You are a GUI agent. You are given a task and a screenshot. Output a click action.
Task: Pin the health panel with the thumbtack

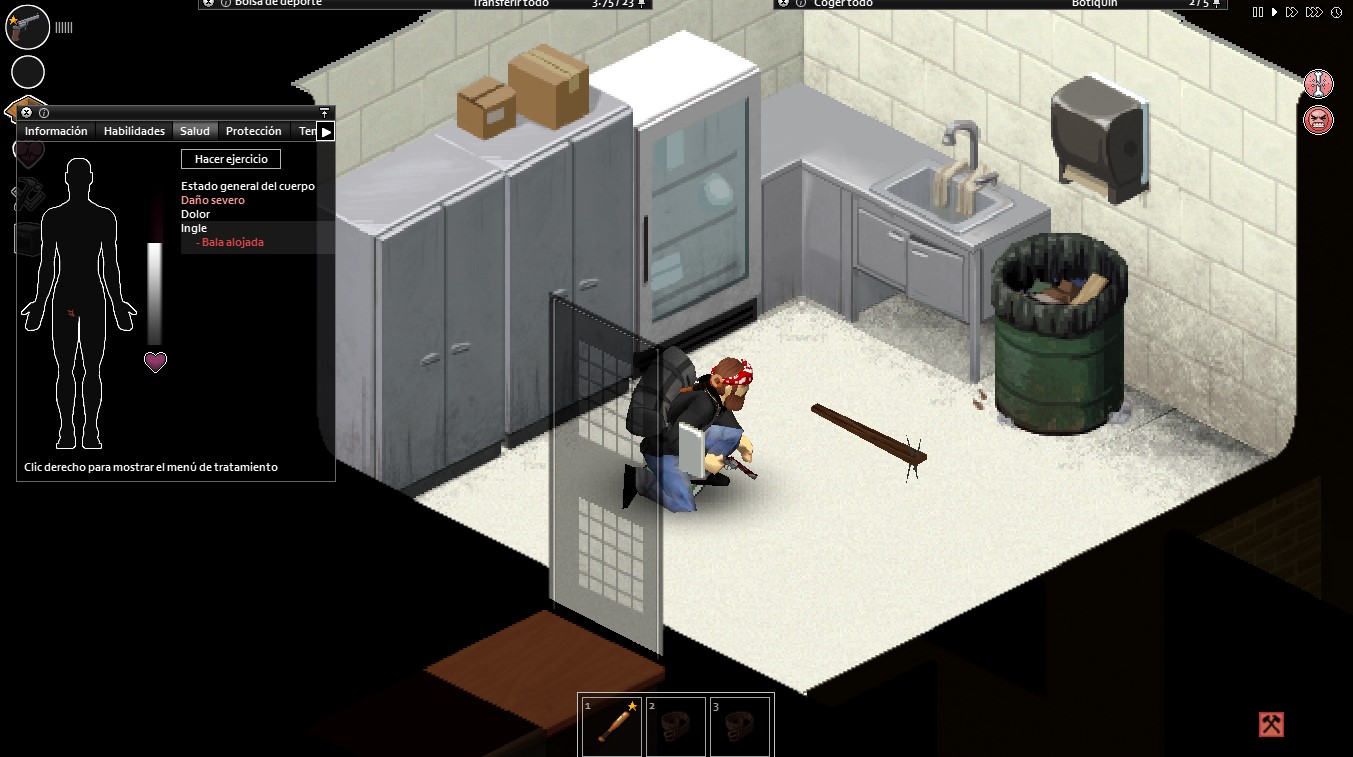[322, 111]
